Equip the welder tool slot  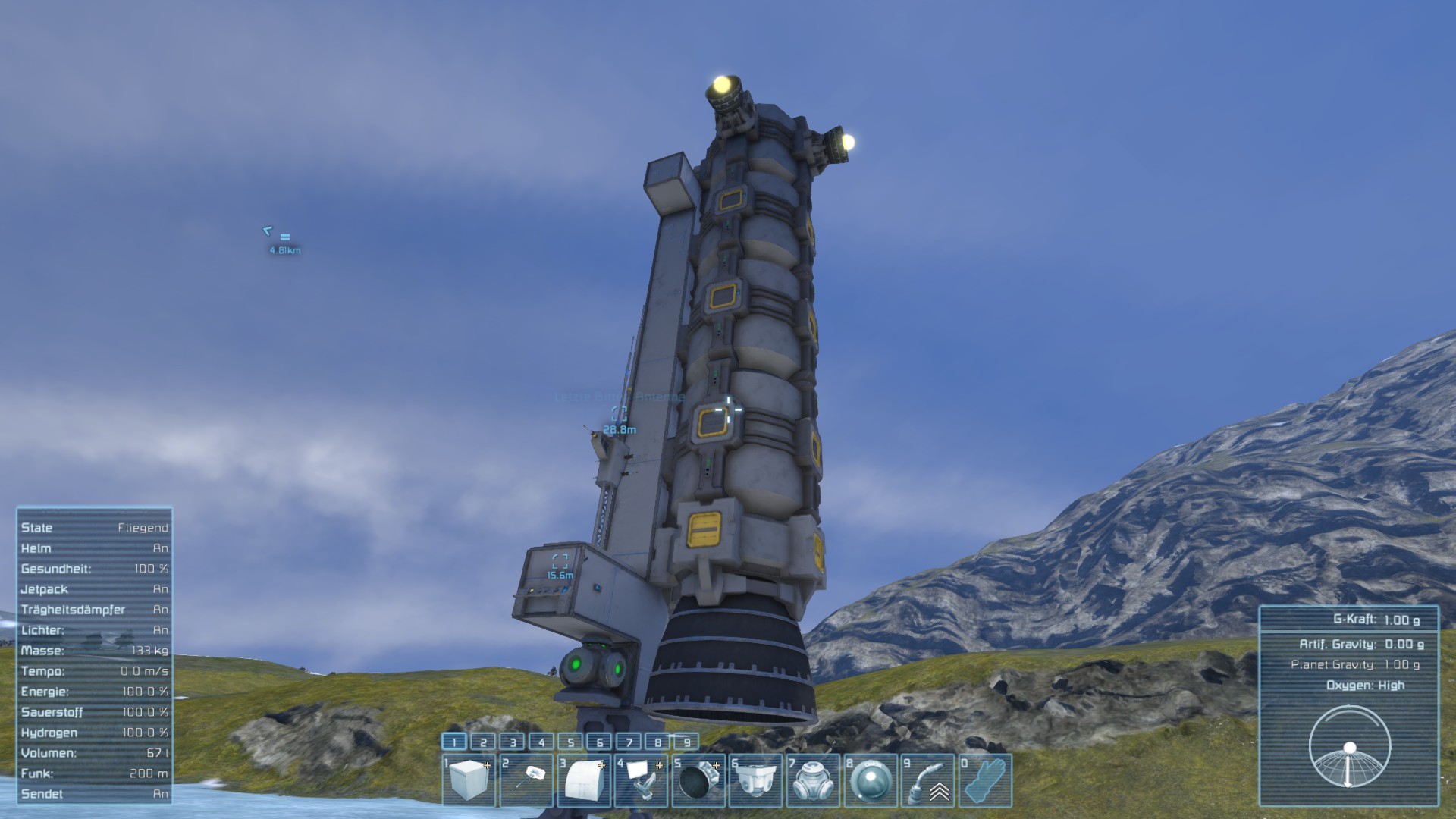(928, 780)
